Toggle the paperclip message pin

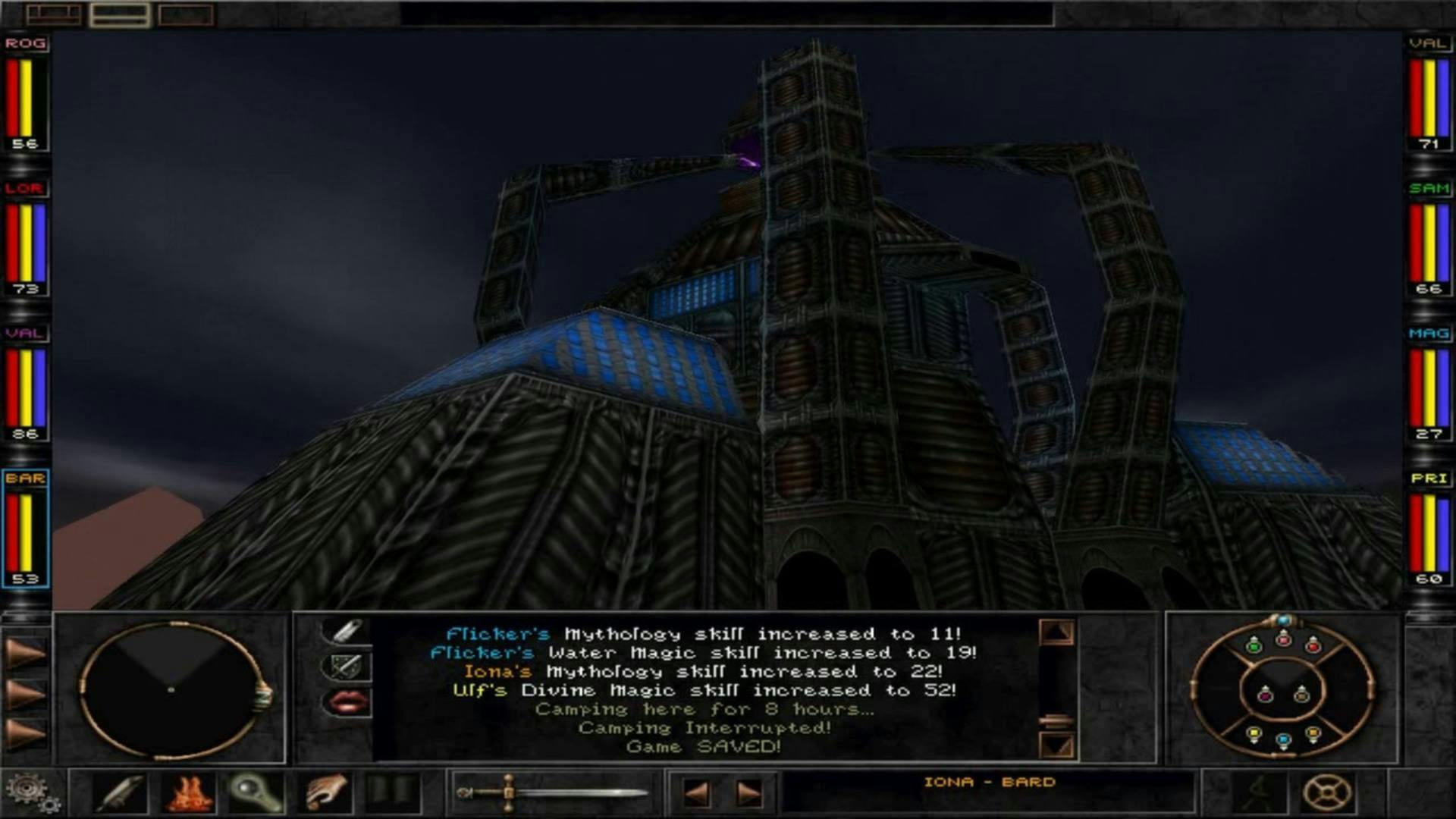pos(345,629)
